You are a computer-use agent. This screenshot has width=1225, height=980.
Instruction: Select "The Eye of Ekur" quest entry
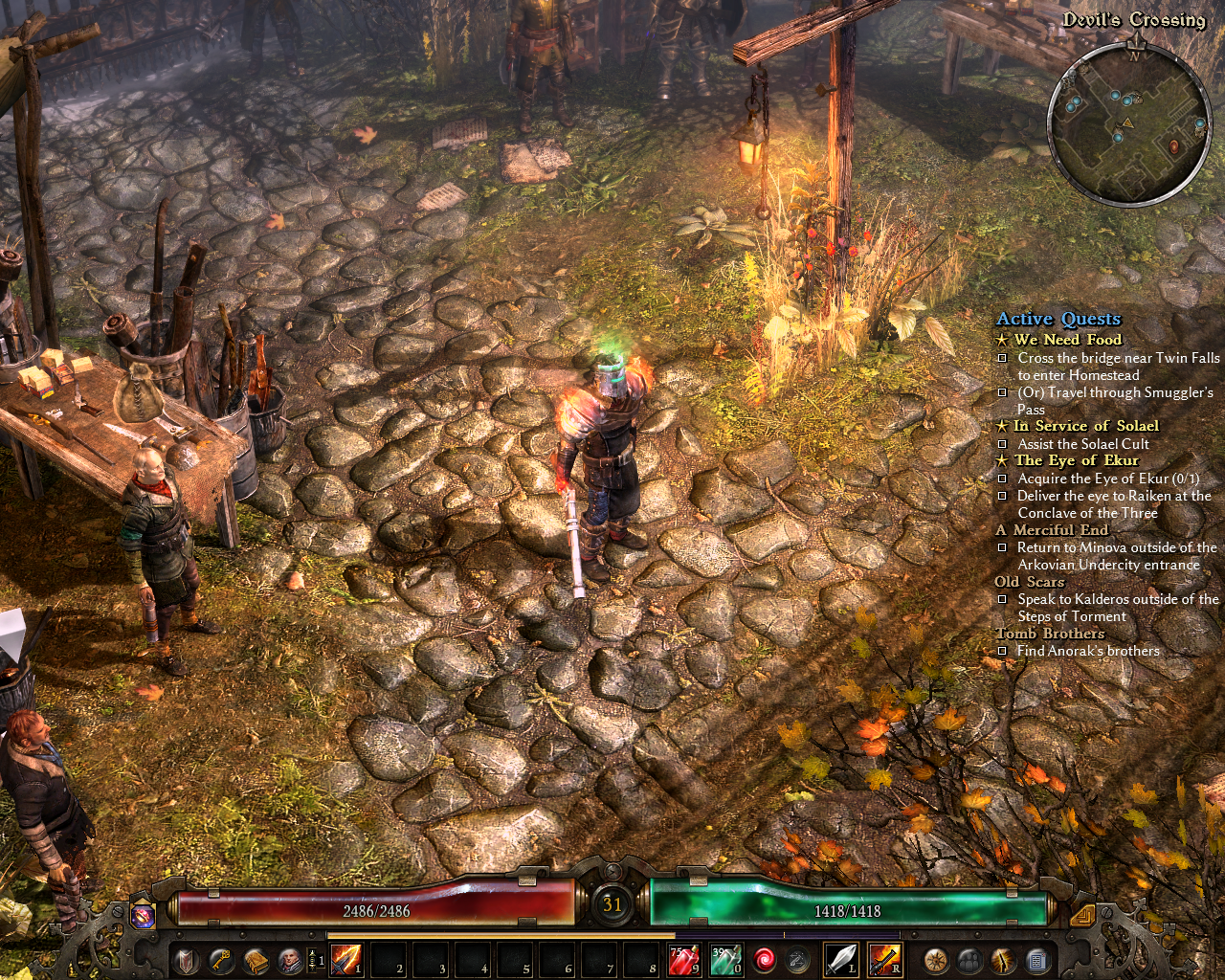coord(1076,460)
